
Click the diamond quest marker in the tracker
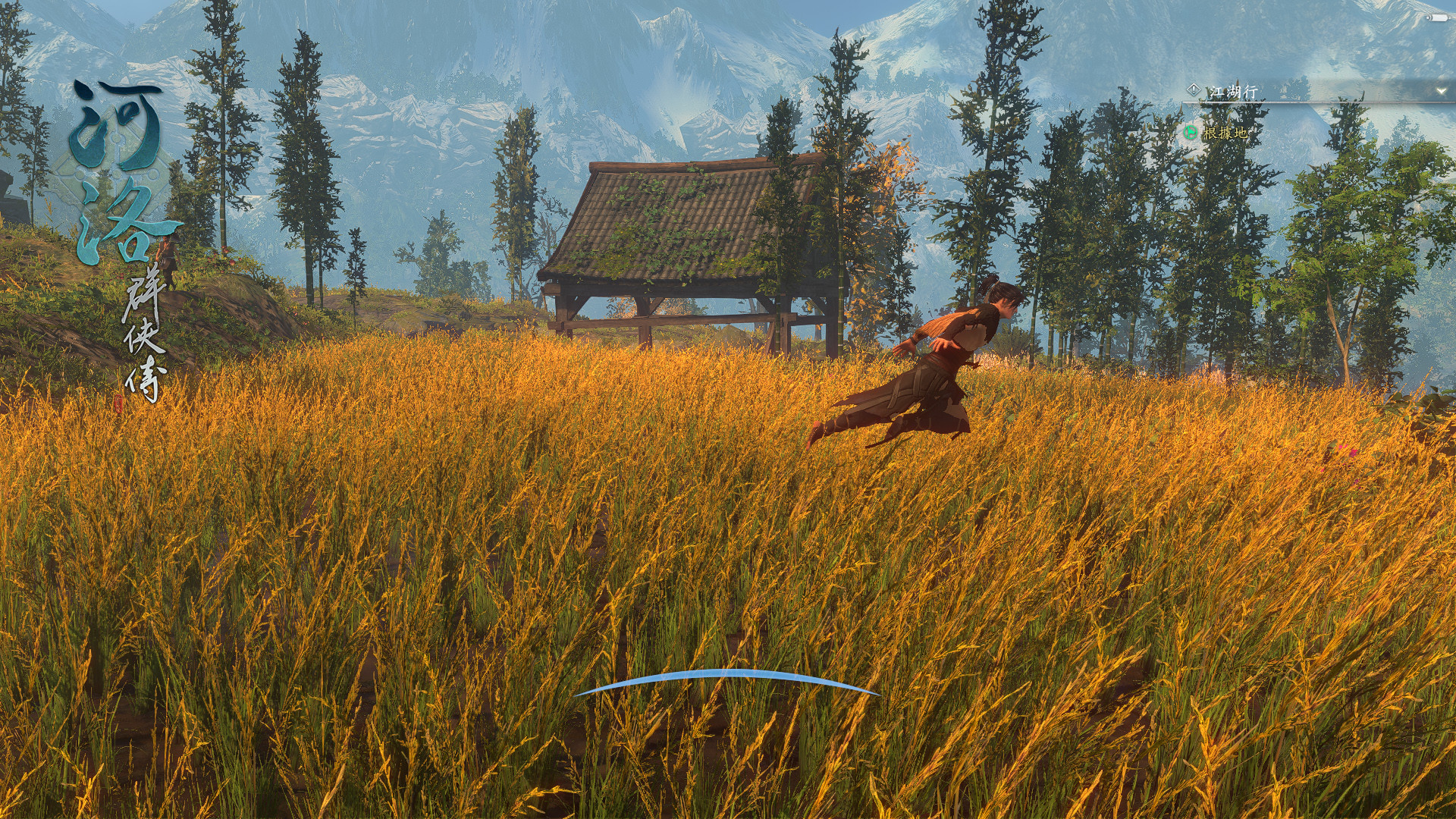[x=1194, y=89]
